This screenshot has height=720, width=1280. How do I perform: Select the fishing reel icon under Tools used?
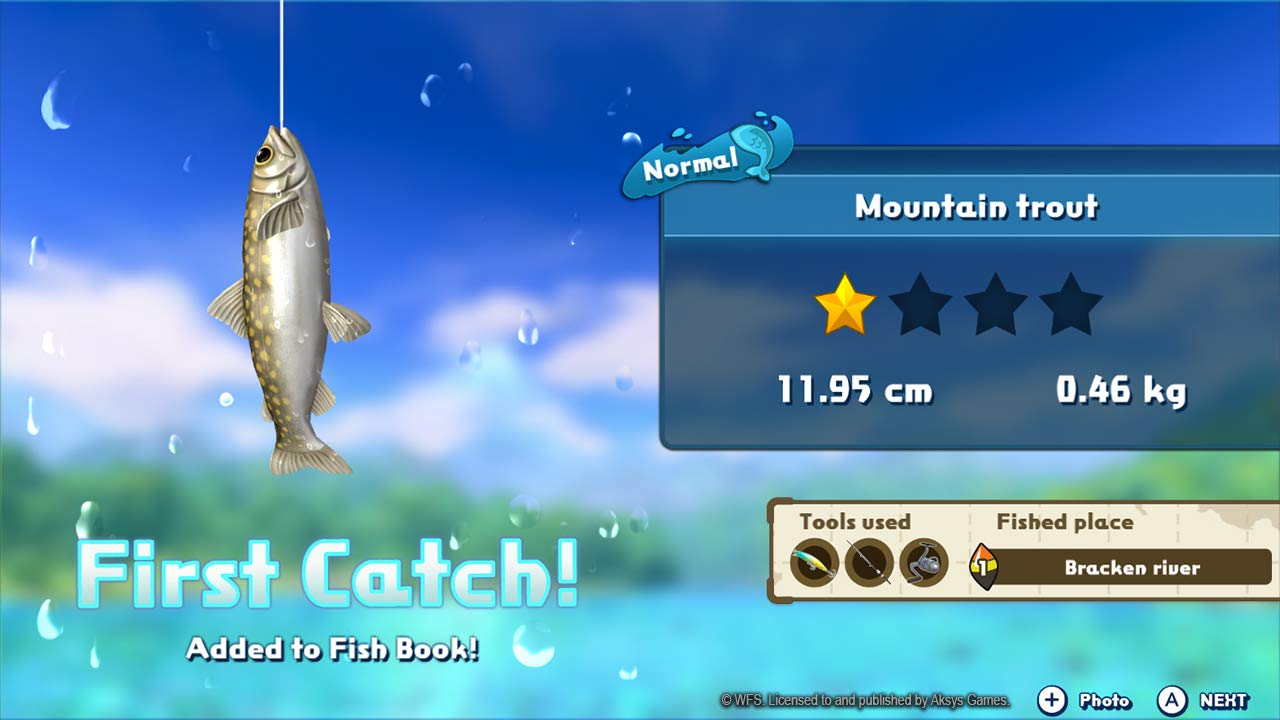923,562
